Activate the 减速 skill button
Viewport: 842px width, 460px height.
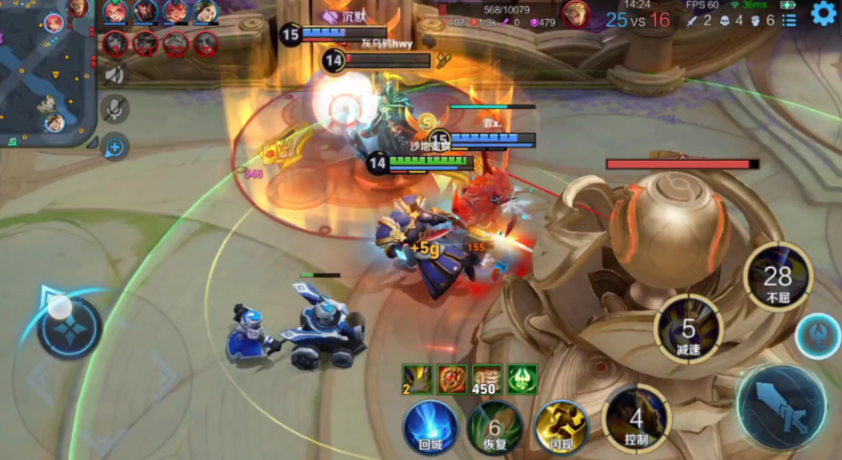[688, 329]
